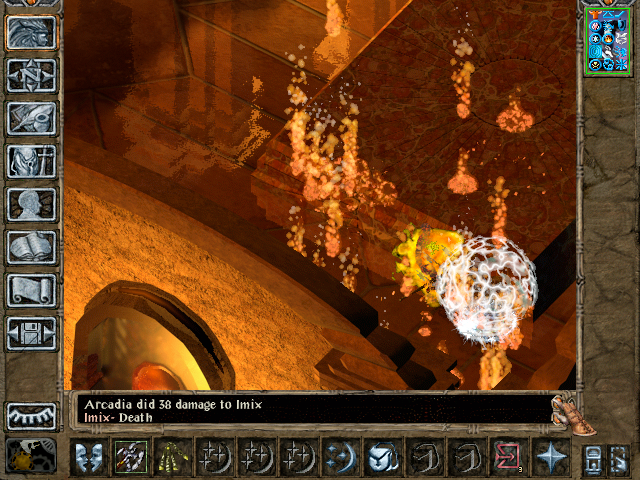Open the mage spellbook screen
Screen dimensions: 640x480
coord(31,247)
